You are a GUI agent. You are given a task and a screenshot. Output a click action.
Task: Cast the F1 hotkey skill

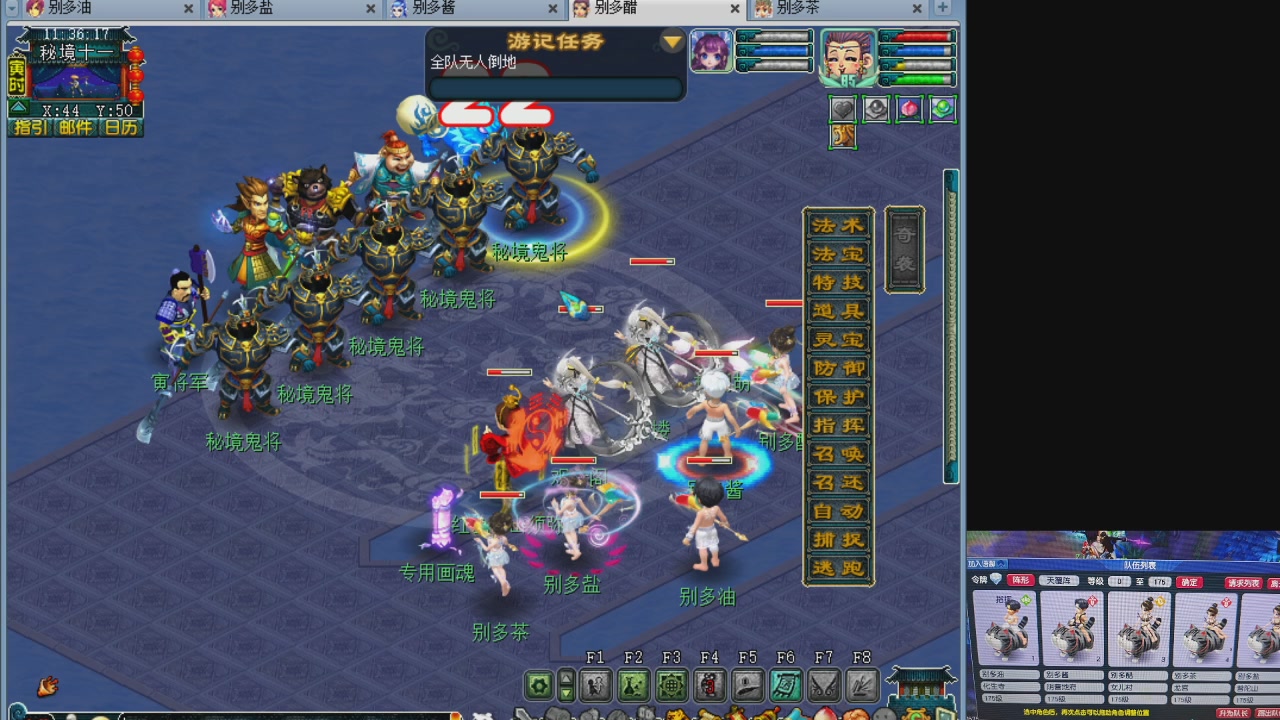tap(595, 685)
